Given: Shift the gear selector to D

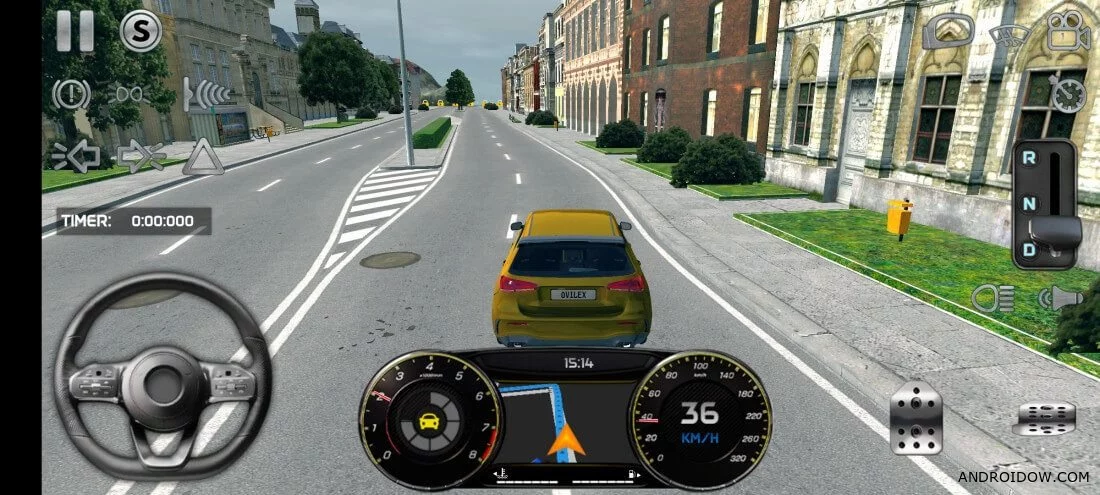Looking at the screenshot, I should click(x=1030, y=247).
